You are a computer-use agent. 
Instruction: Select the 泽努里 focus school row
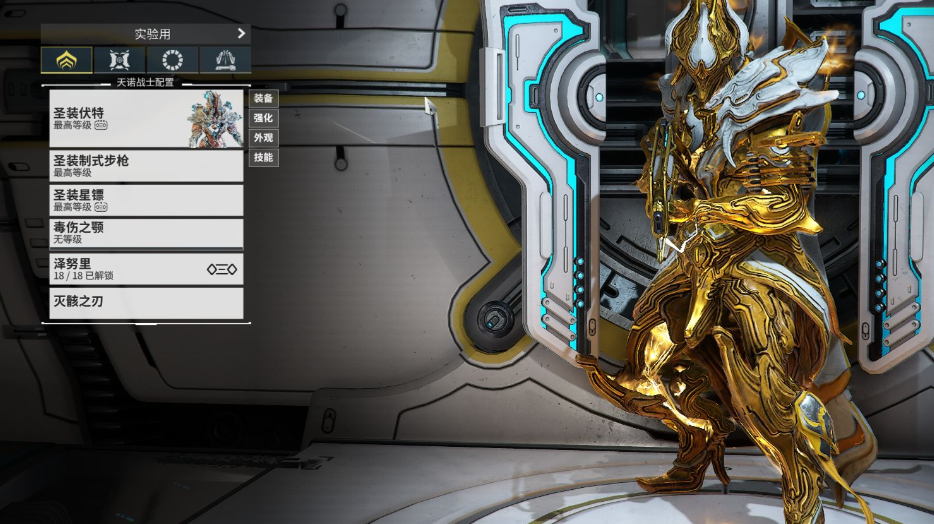pos(147,268)
